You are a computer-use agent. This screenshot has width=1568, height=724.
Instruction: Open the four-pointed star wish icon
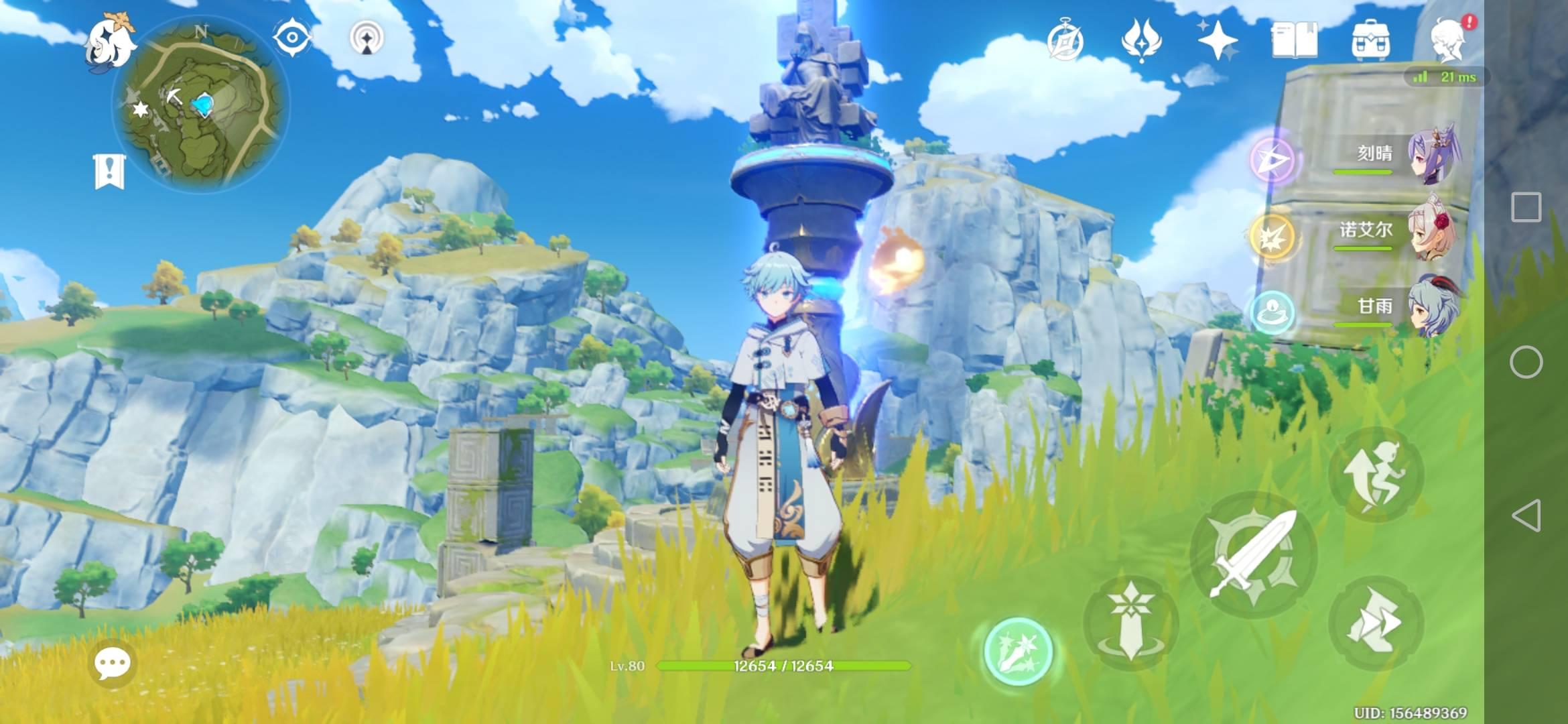click(x=1218, y=40)
